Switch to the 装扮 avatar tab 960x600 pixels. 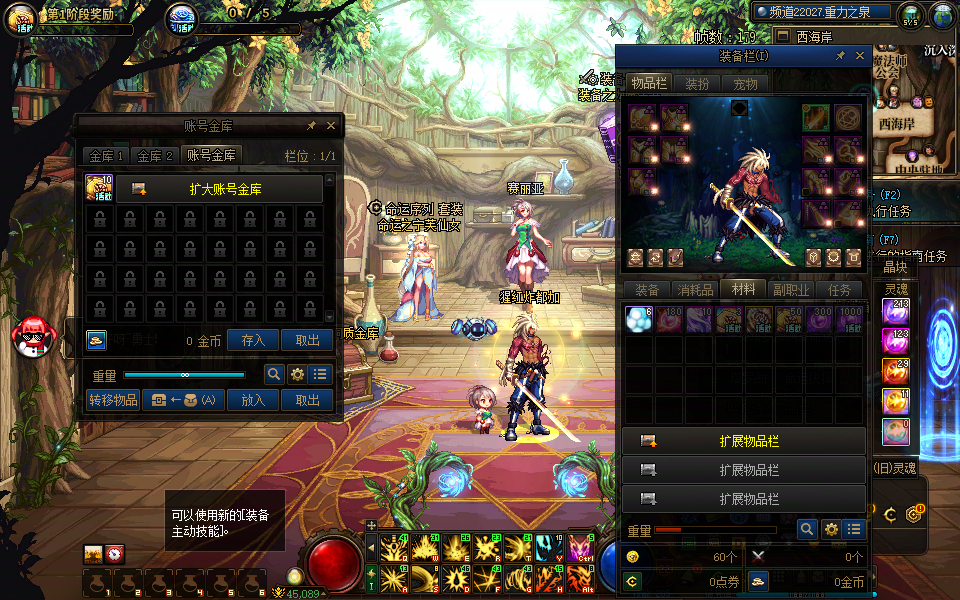click(x=697, y=84)
